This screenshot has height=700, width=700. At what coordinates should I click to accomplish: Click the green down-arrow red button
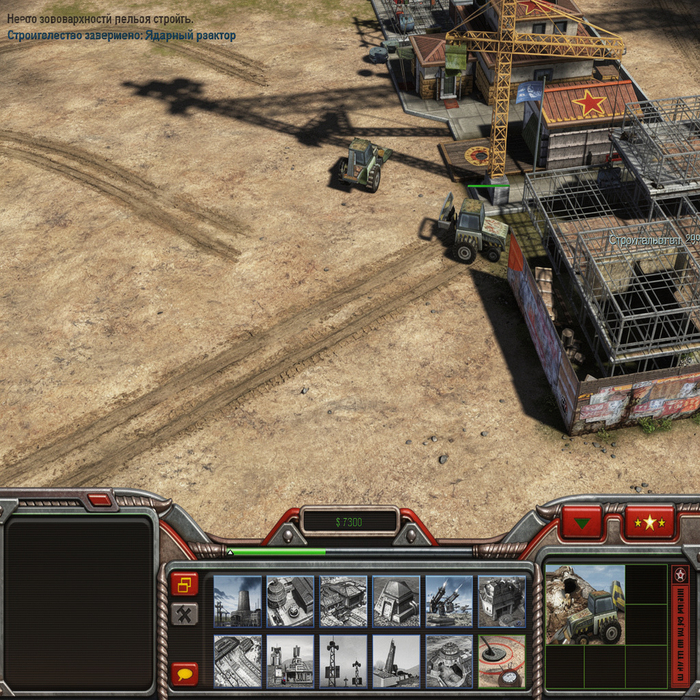point(582,521)
